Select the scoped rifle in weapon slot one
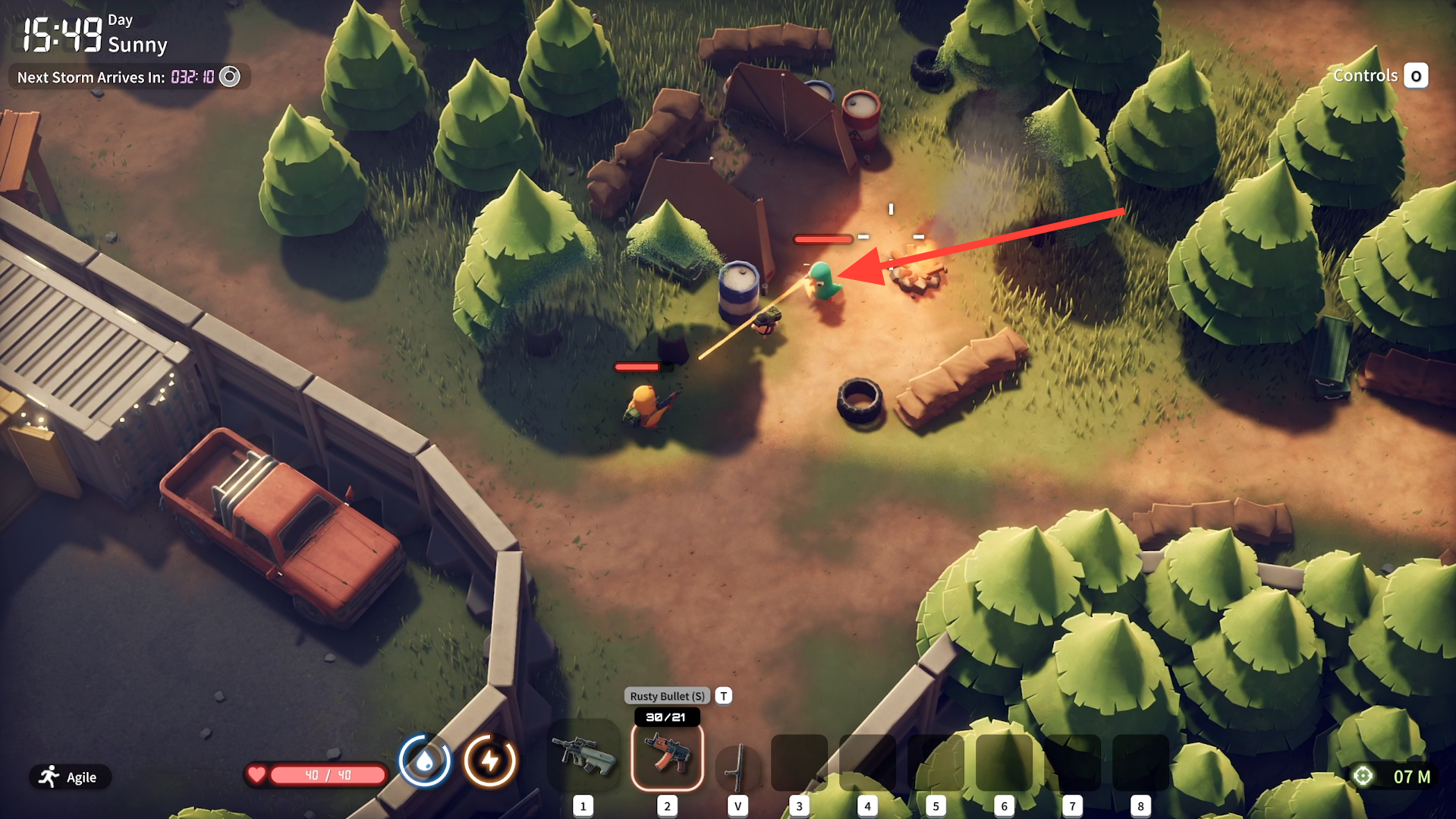The height and width of the screenshot is (819, 1456). (x=583, y=755)
